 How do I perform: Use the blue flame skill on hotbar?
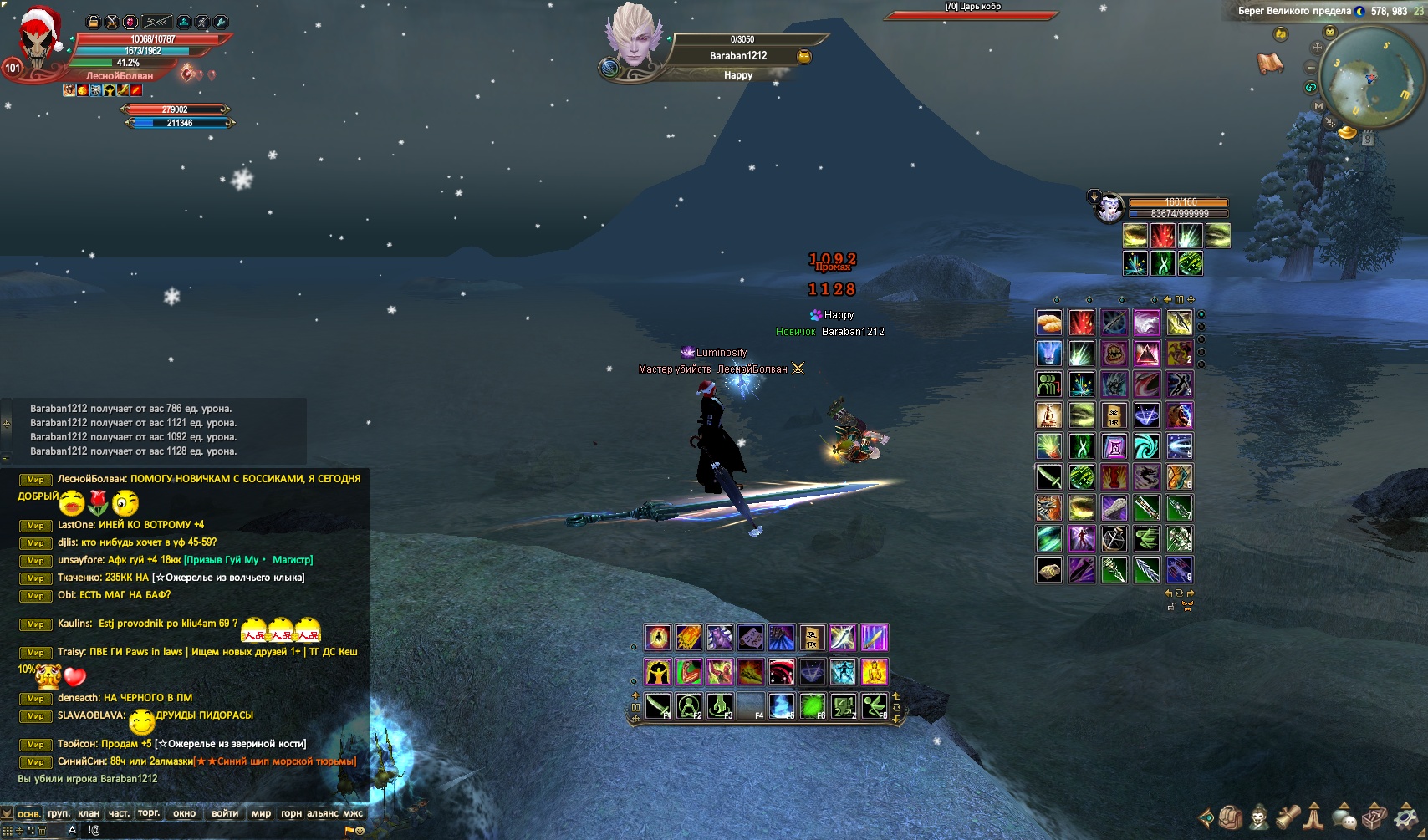point(781,706)
